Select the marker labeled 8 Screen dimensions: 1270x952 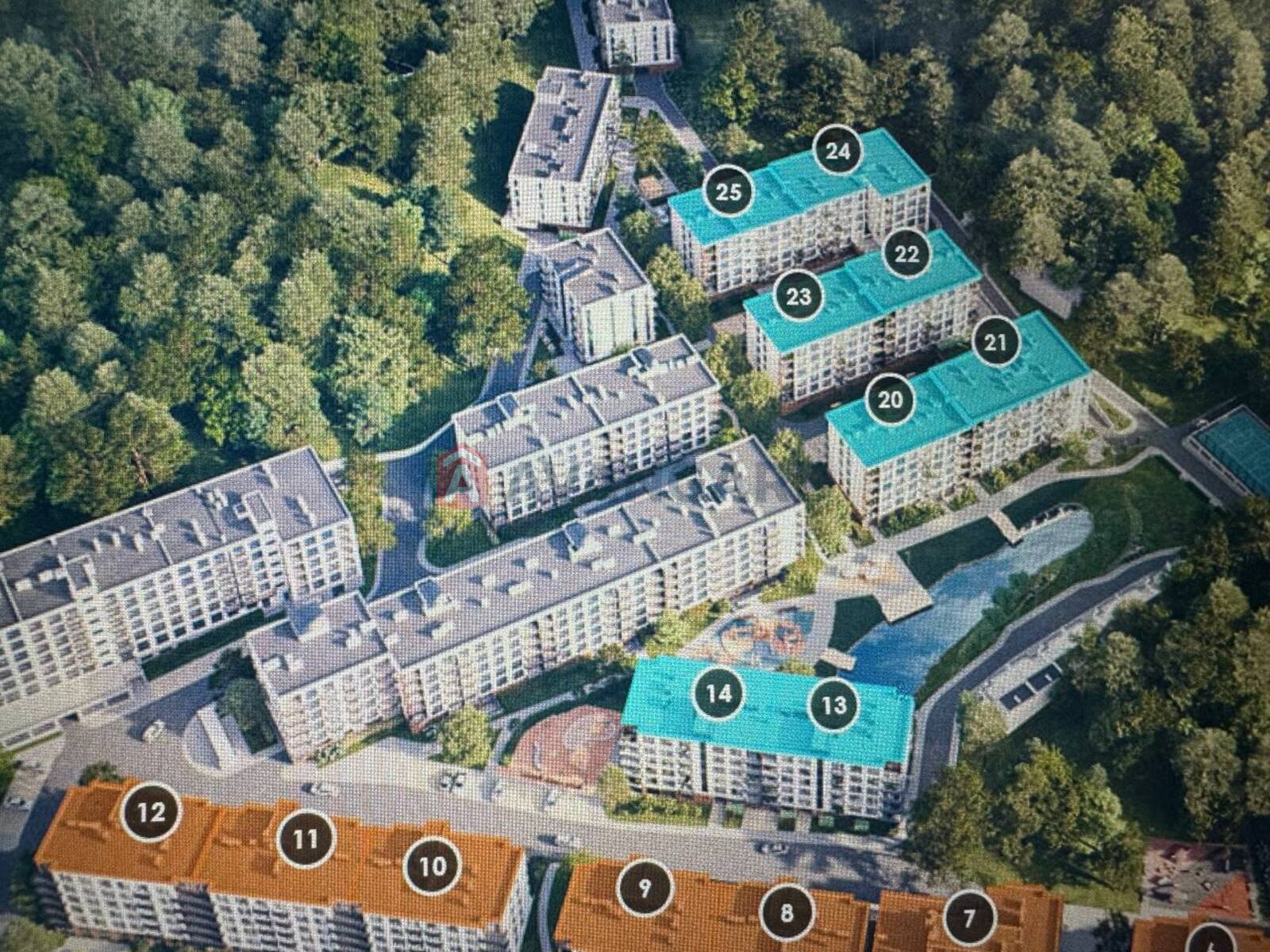(787, 912)
